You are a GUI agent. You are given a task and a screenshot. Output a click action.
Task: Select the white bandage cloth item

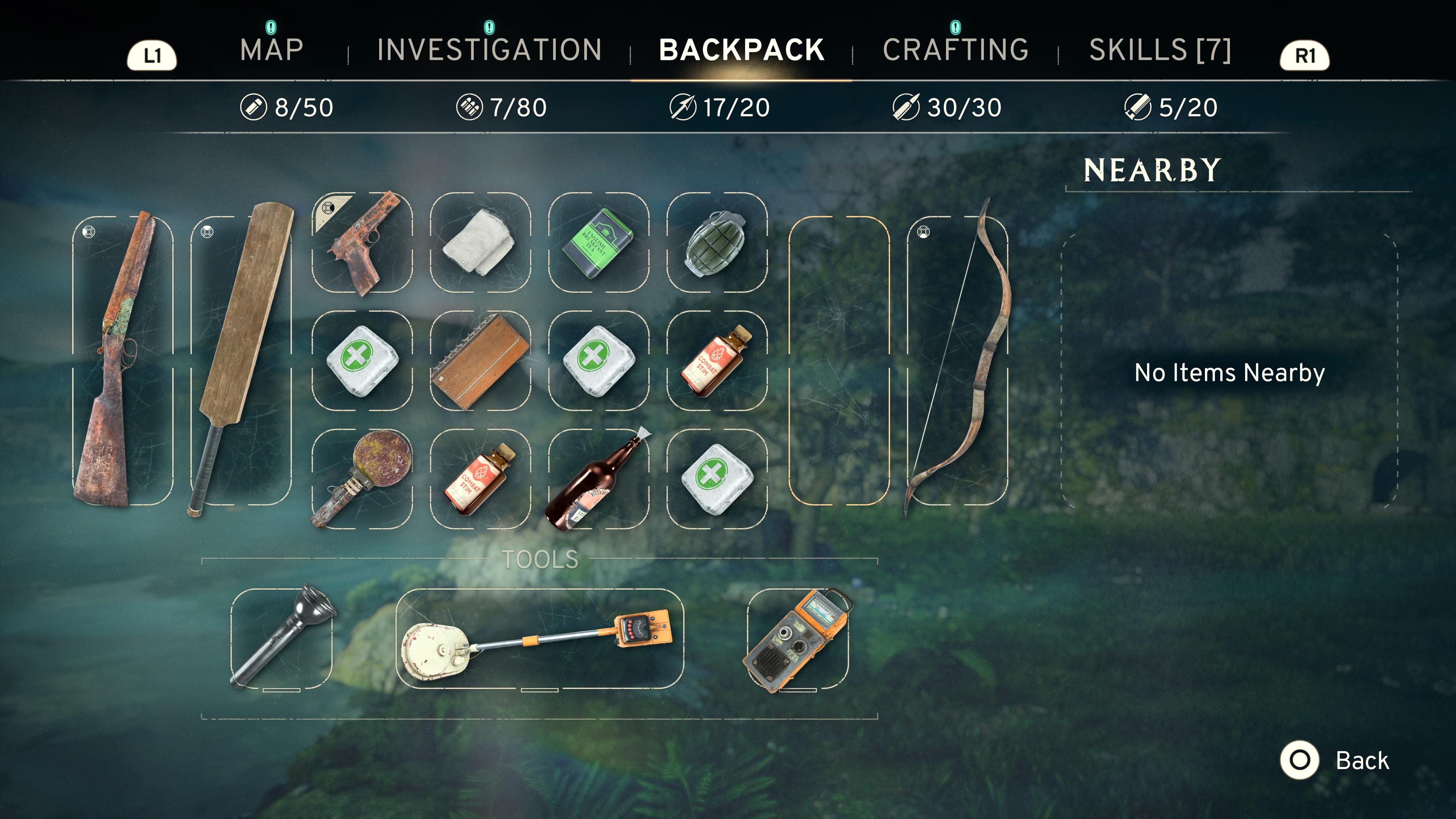pos(480,243)
